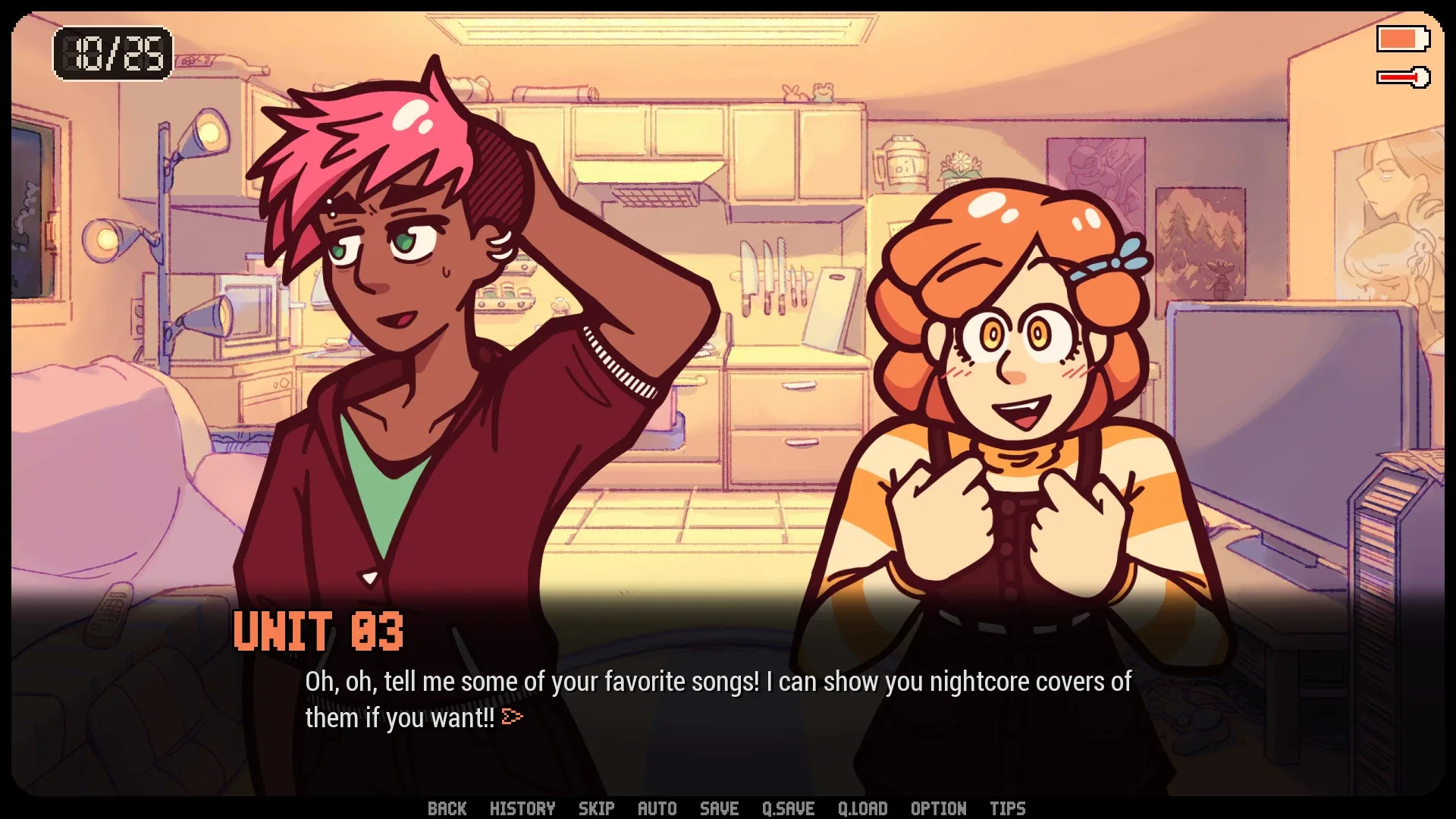Go BACK to the previous line
Screen dimensions: 1456x819
(448, 808)
